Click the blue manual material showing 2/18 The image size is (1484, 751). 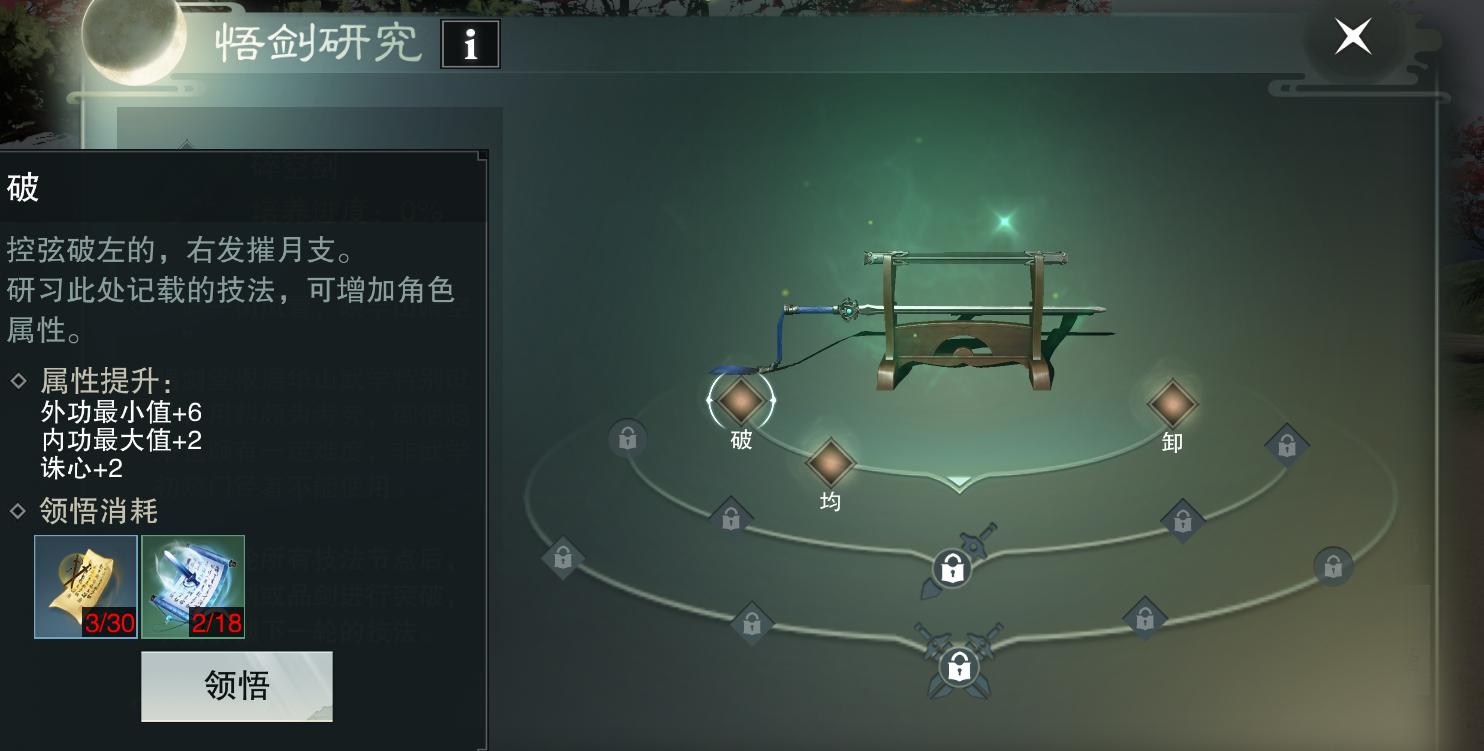click(192, 586)
